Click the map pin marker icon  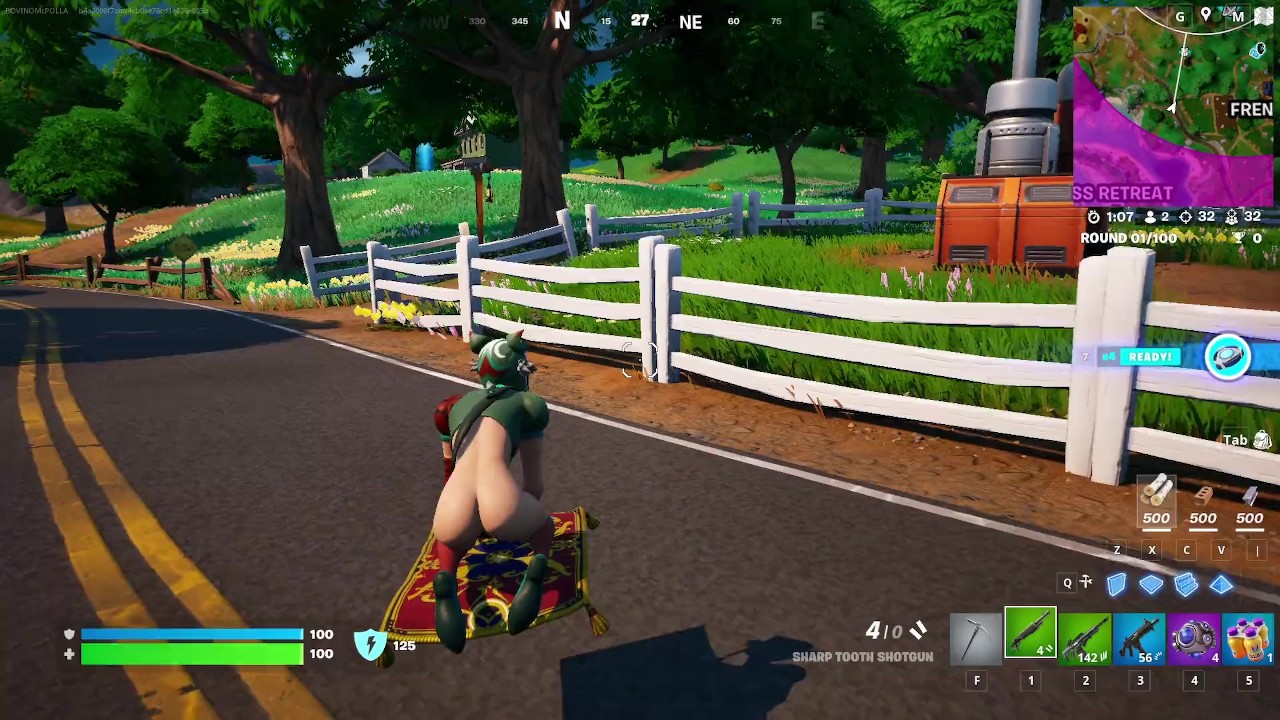(x=1206, y=15)
